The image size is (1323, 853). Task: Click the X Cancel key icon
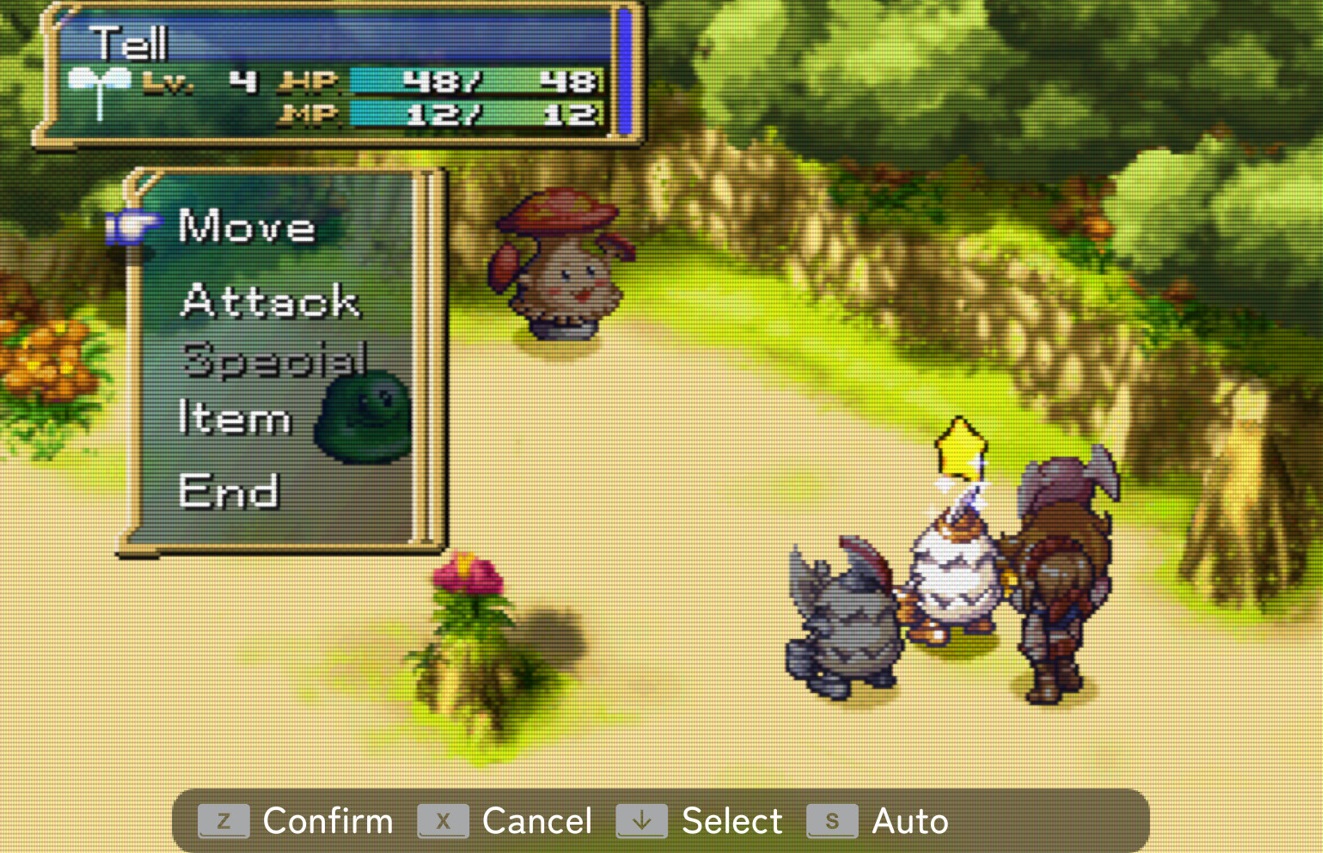[x=442, y=820]
